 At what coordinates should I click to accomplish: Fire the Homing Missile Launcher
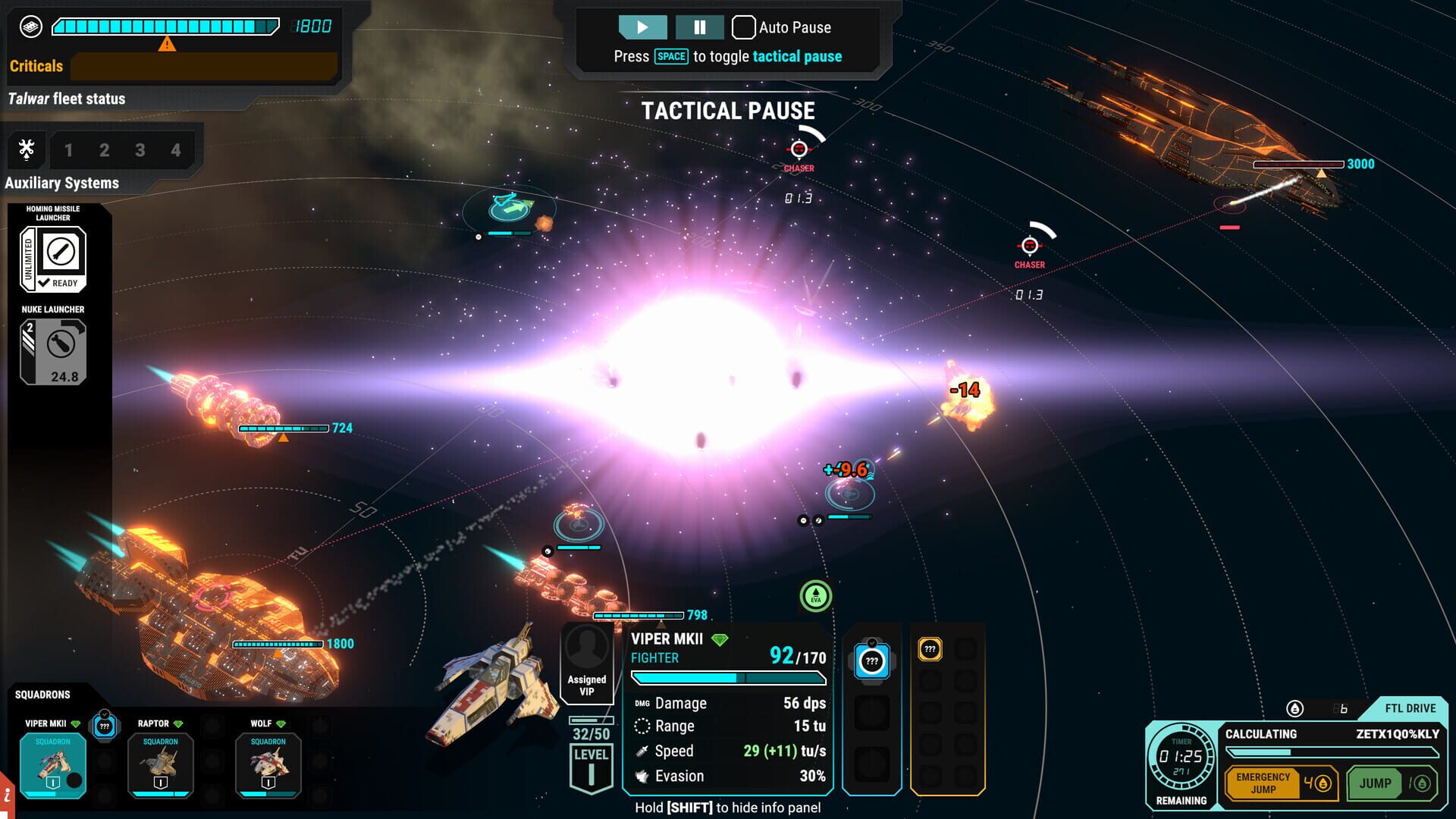click(53, 259)
